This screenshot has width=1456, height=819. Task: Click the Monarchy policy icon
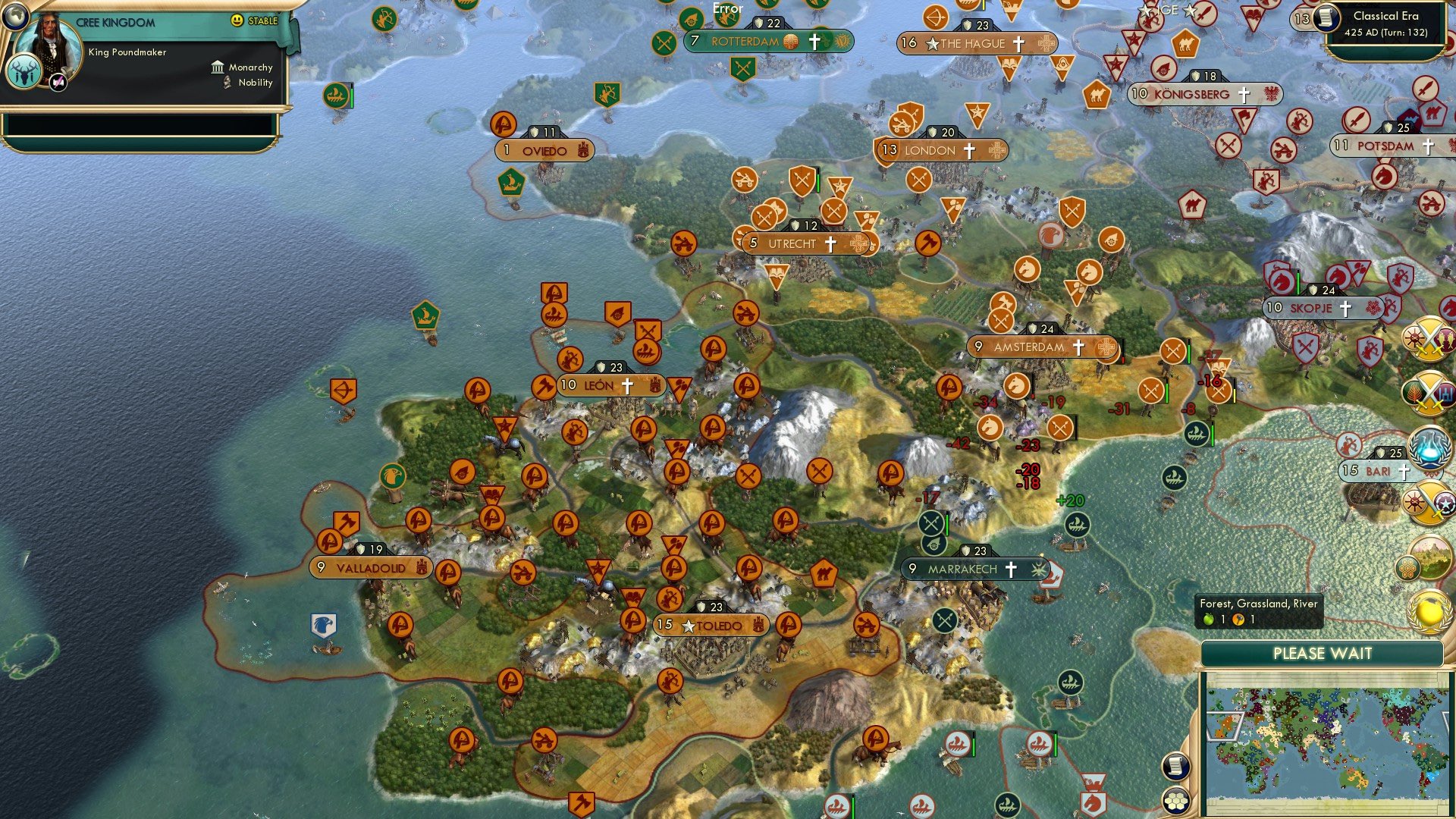(218, 67)
